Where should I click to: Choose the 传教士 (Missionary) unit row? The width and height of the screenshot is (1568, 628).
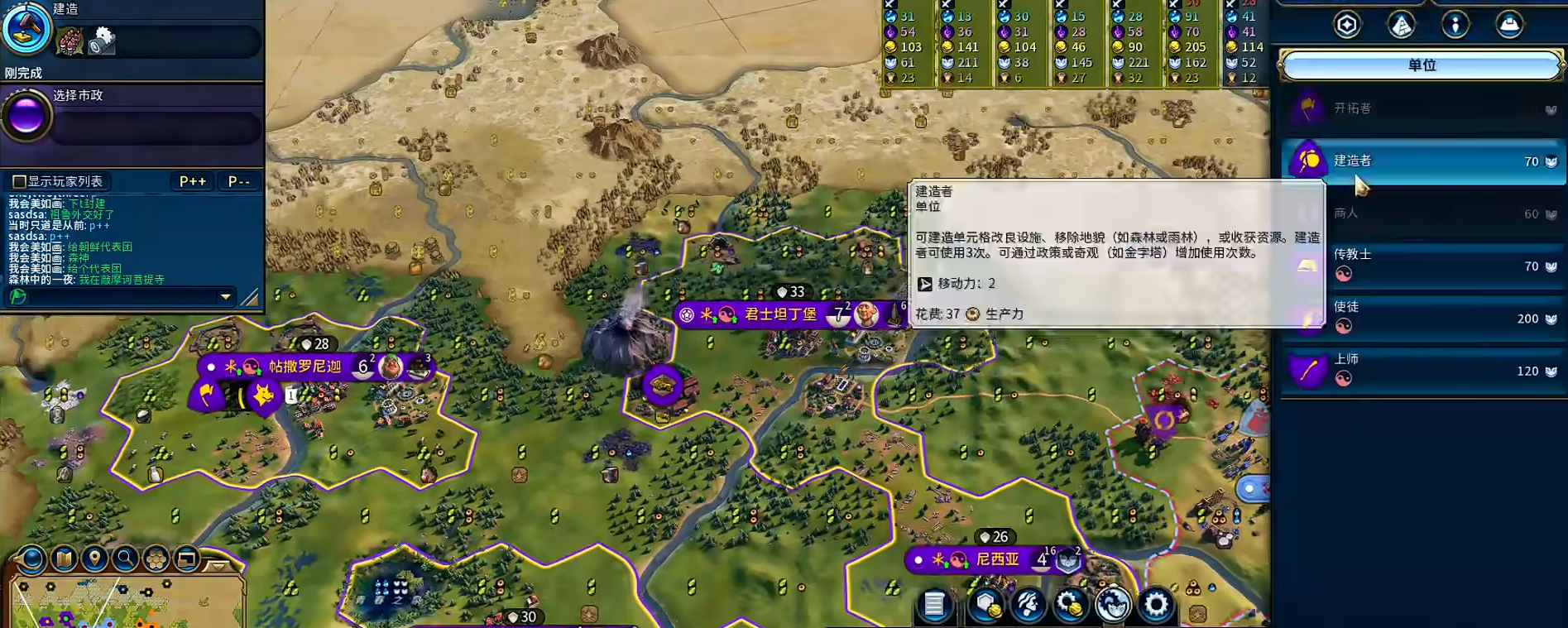point(1422,265)
